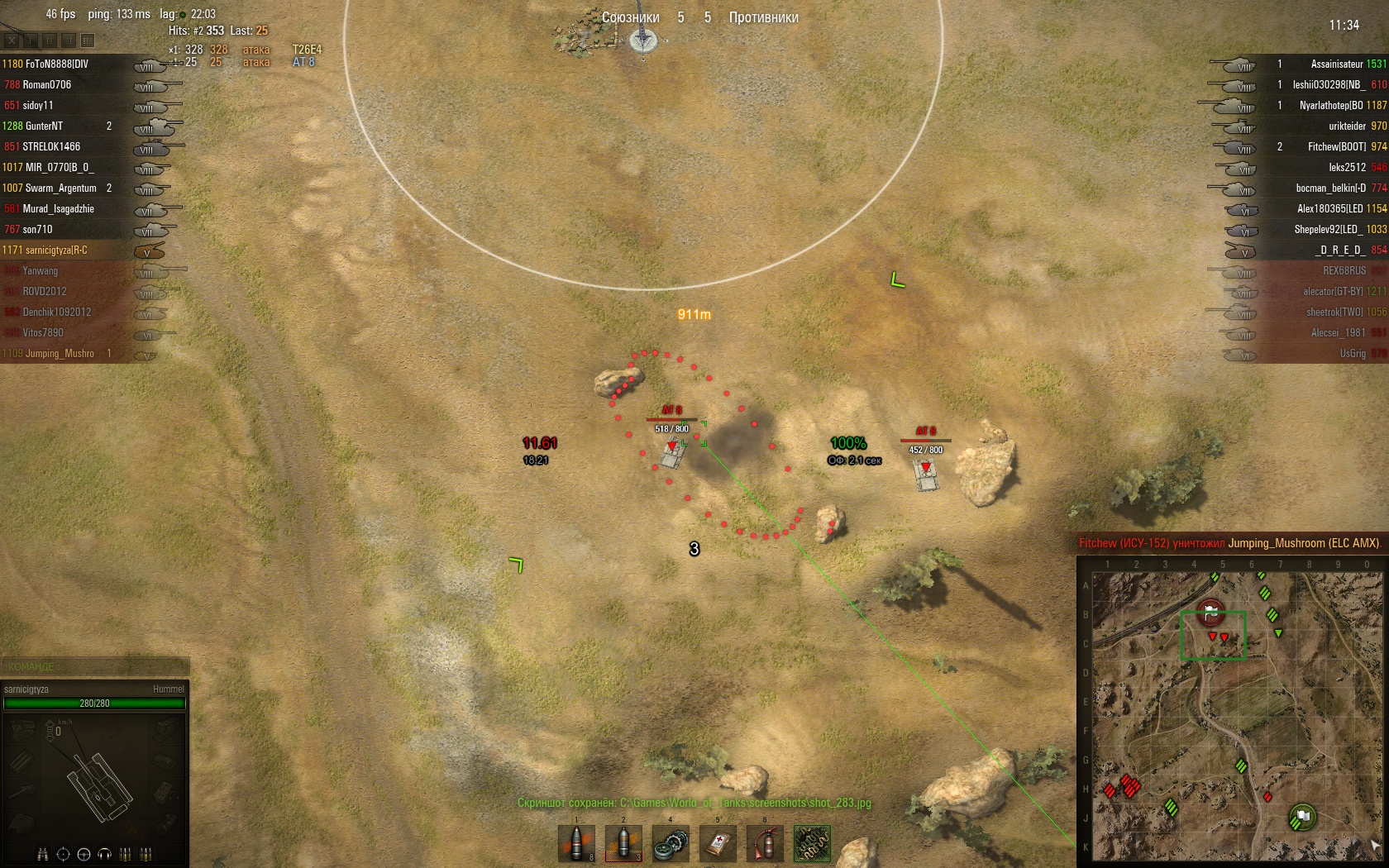The height and width of the screenshot is (868, 1389).
Task: Select GunterNT in allied team list
Action: tap(44, 126)
